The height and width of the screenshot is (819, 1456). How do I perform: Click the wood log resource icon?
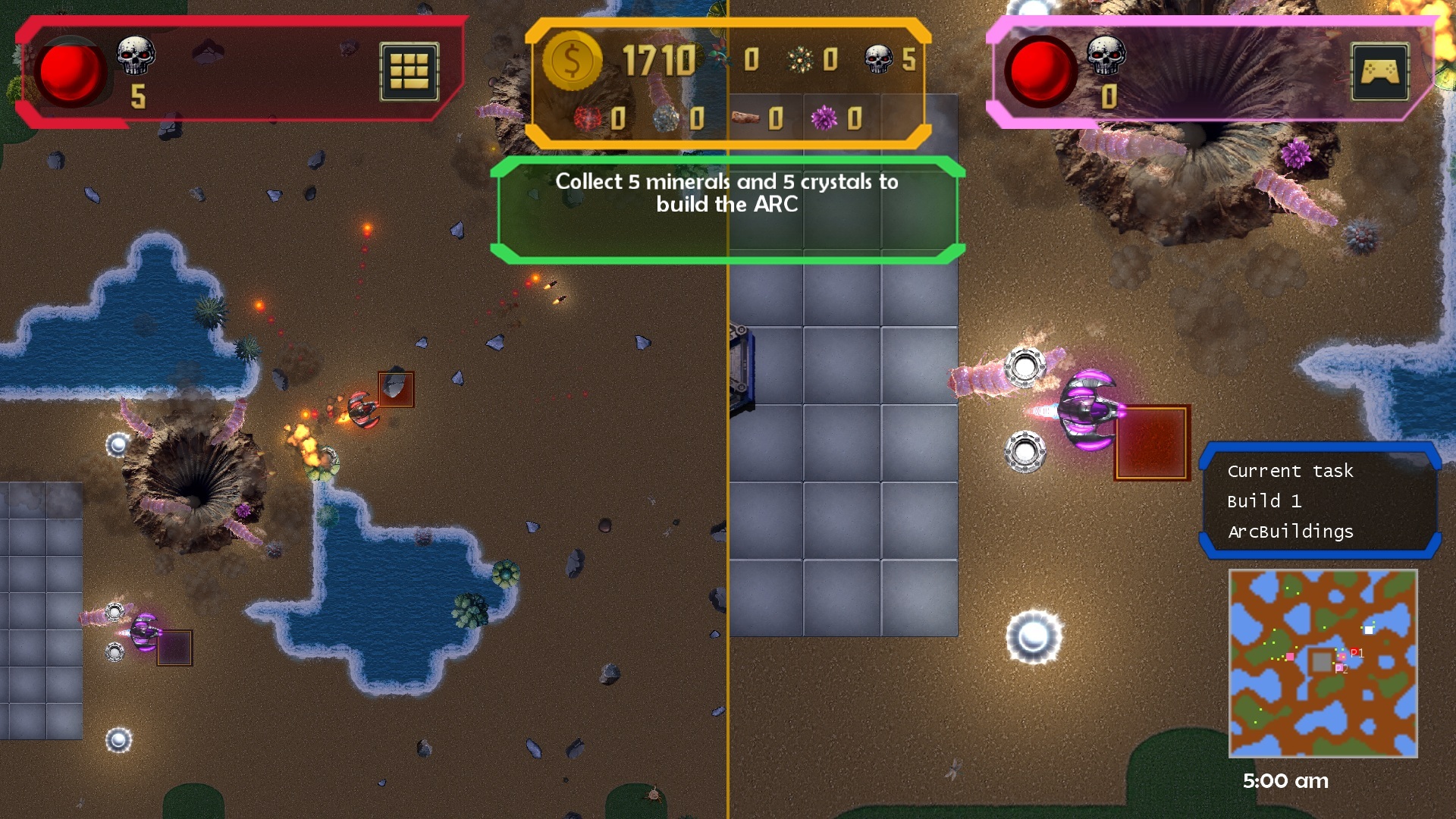pyautogui.click(x=744, y=119)
